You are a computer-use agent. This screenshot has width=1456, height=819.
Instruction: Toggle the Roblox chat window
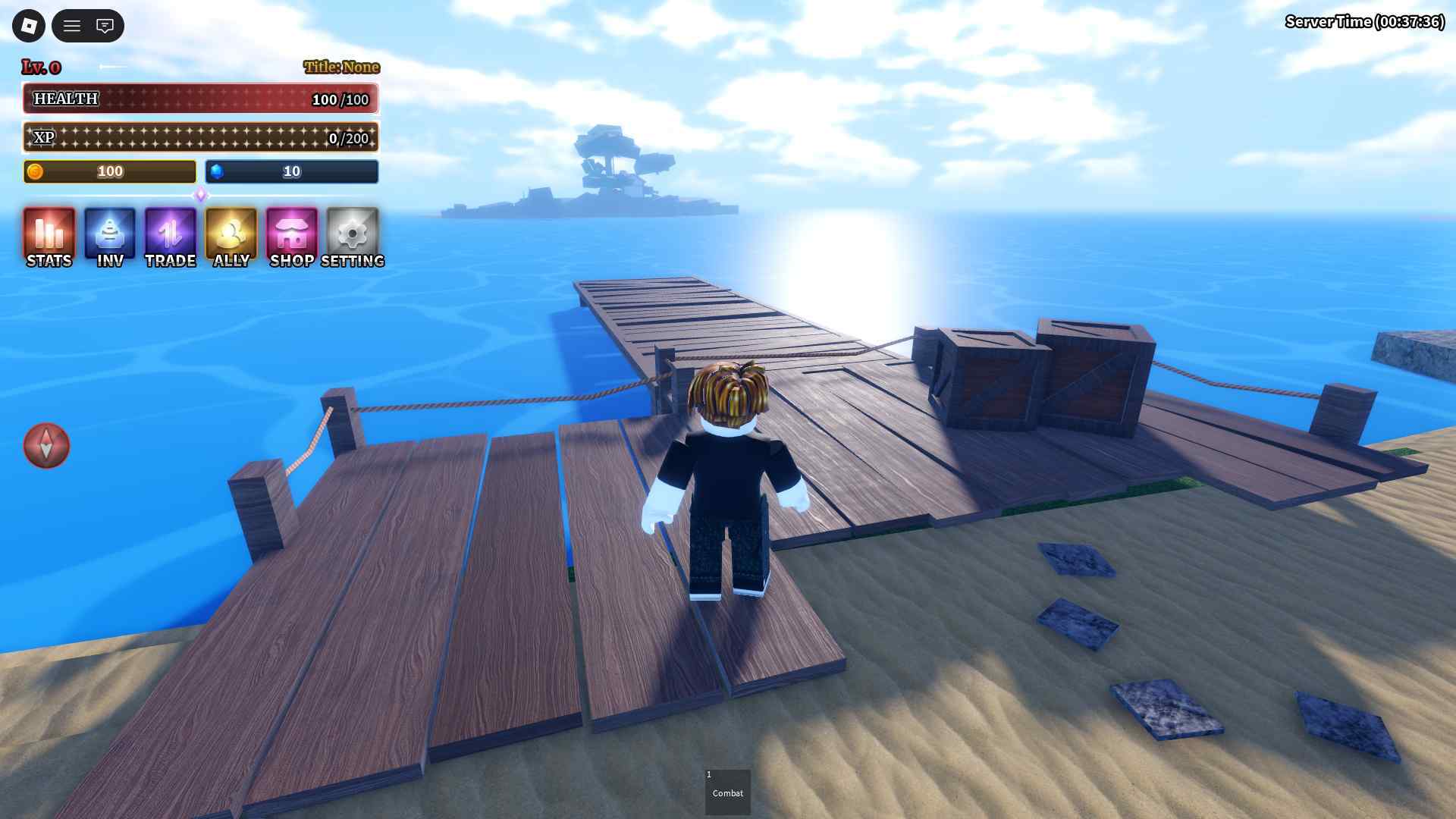pyautogui.click(x=105, y=26)
